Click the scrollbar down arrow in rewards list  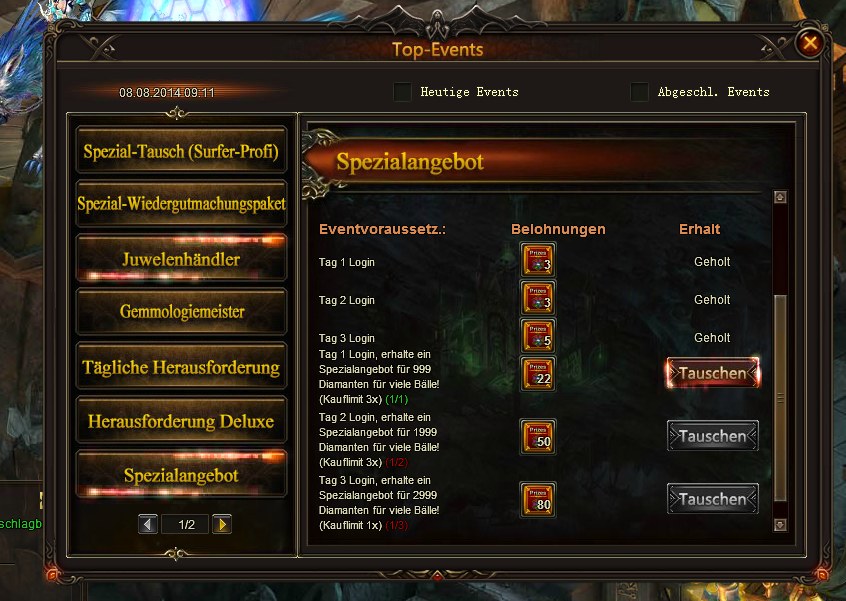(x=780, y=524)
